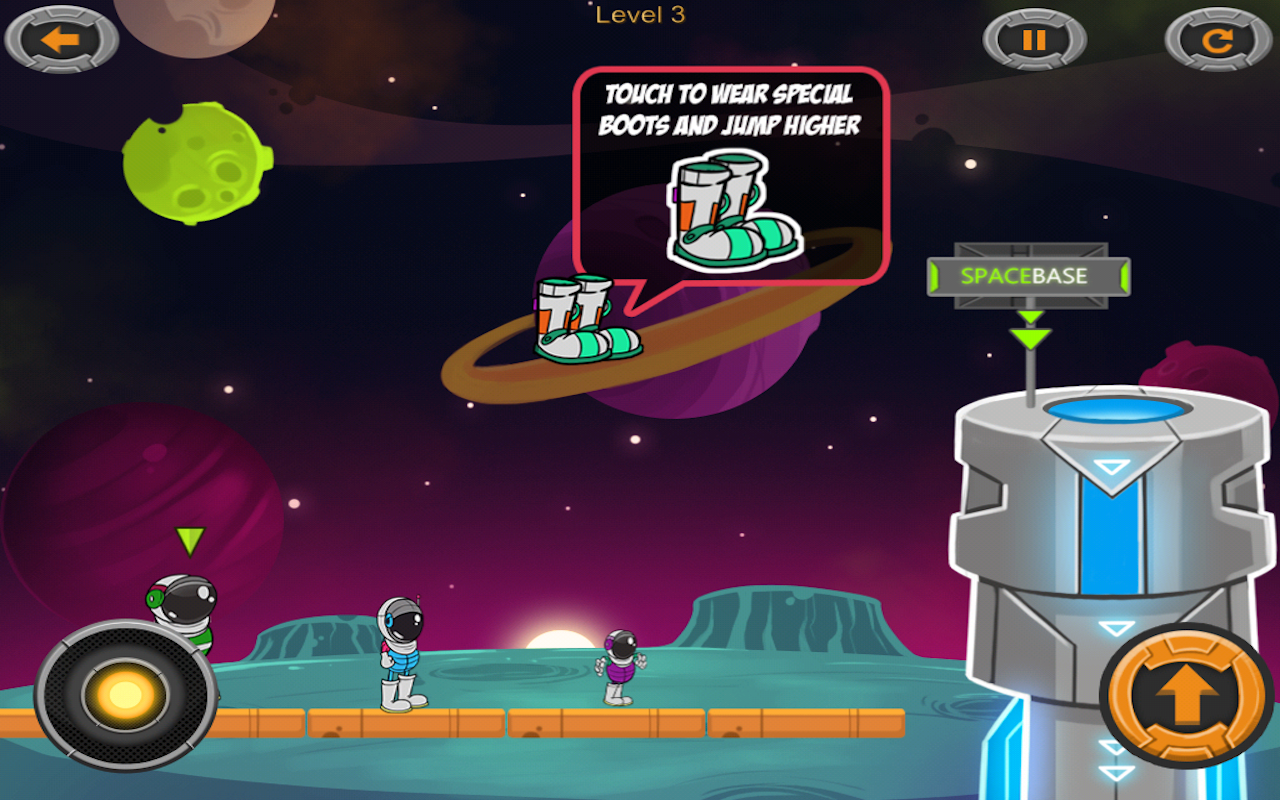Restart the level with the reload button
This screenshot has width=1280, height=800.
[1217, 40]
